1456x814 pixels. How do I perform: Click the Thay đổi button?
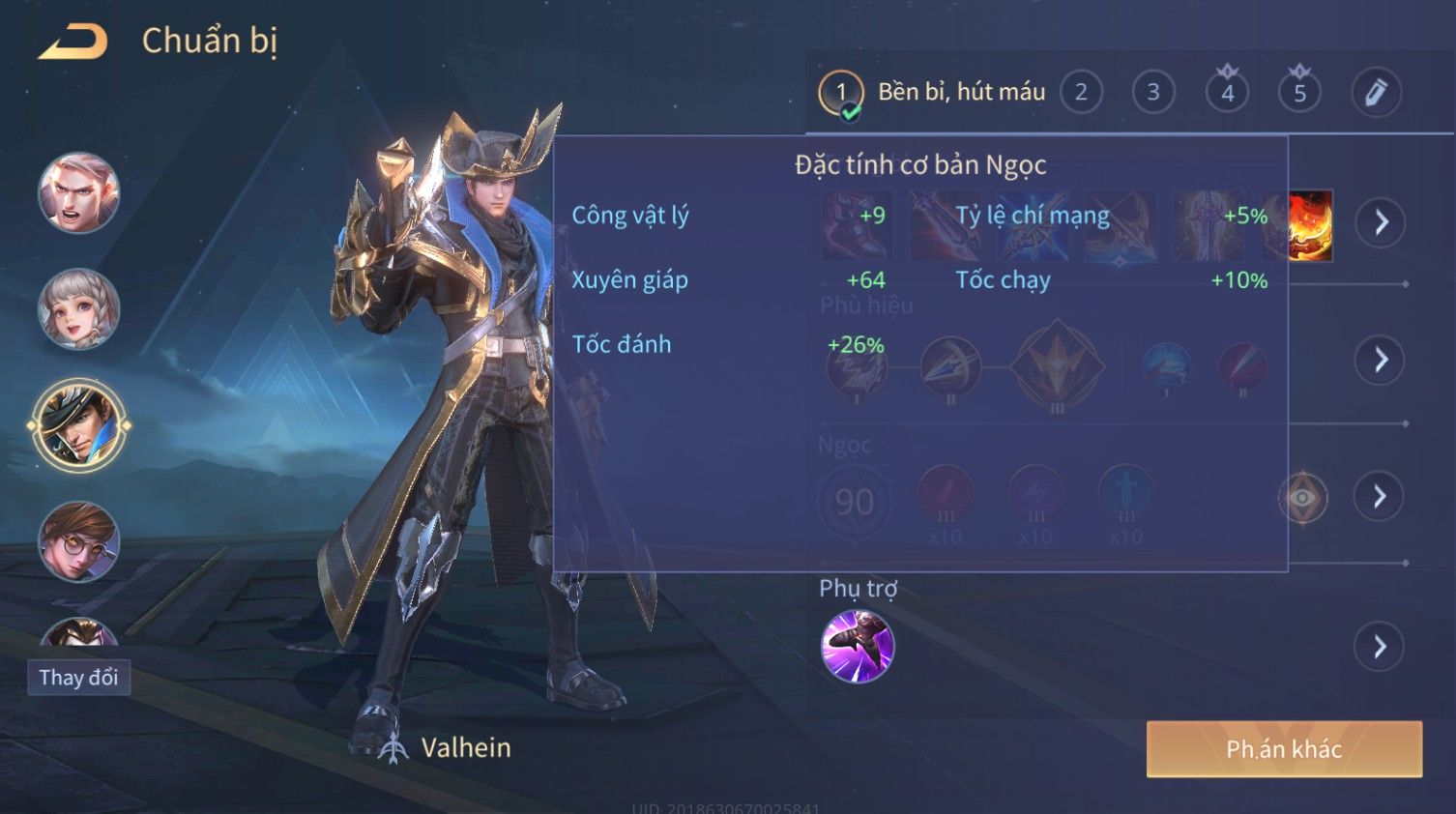pos(78,677)
